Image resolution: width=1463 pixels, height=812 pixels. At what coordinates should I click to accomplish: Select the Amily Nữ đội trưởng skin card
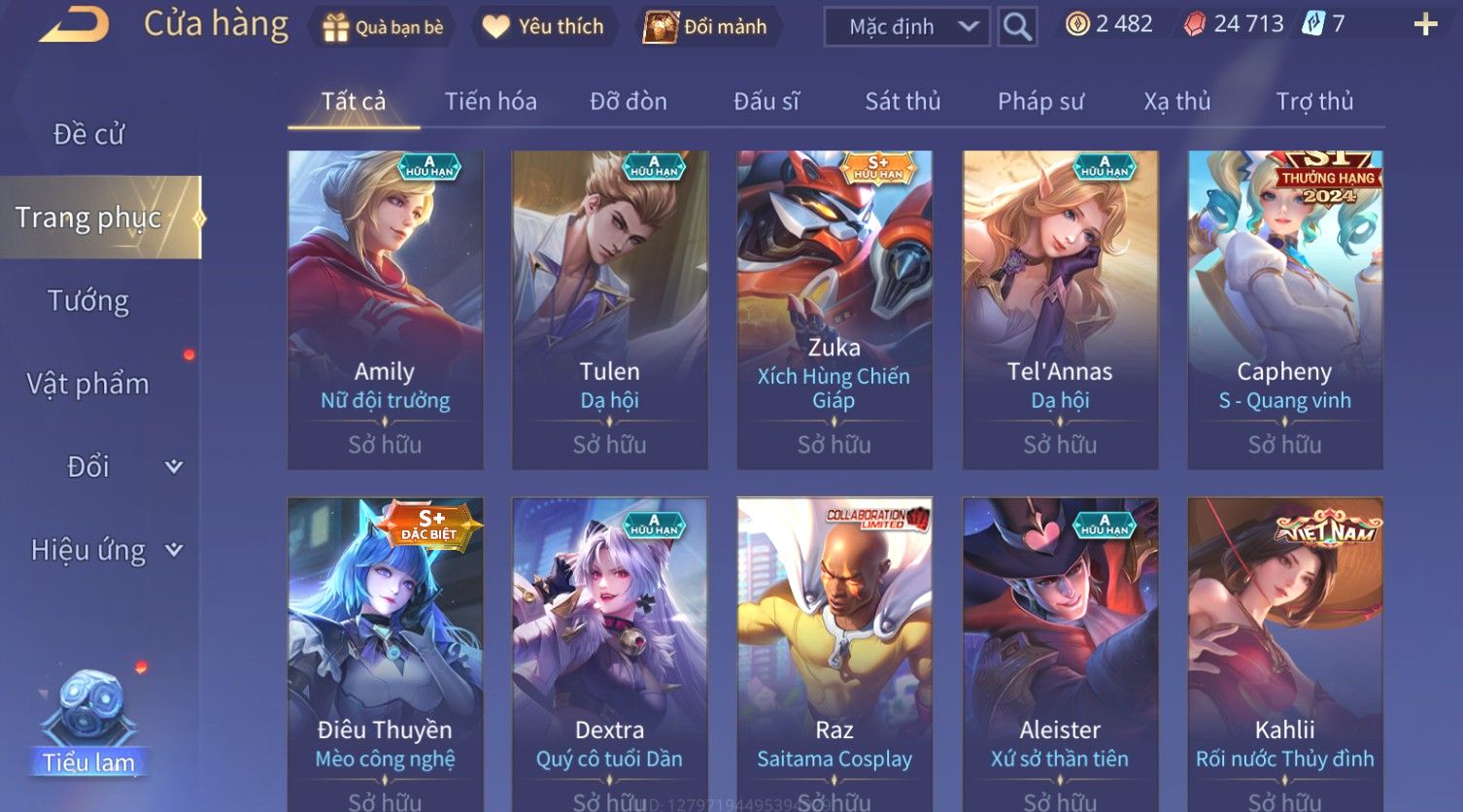point(385,309)
